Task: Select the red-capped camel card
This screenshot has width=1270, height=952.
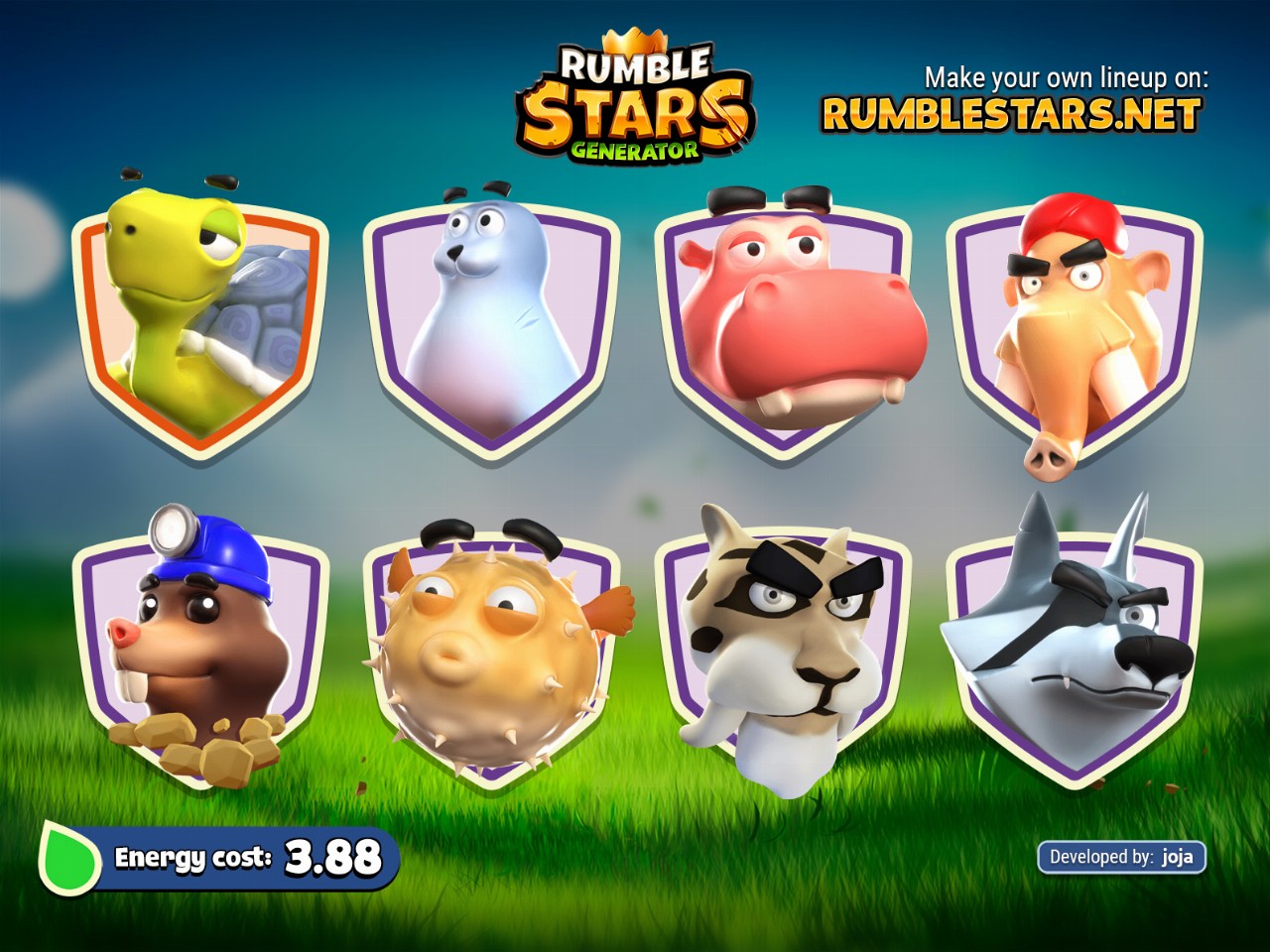Action: pyautogui.click(x=1075, y=327)
